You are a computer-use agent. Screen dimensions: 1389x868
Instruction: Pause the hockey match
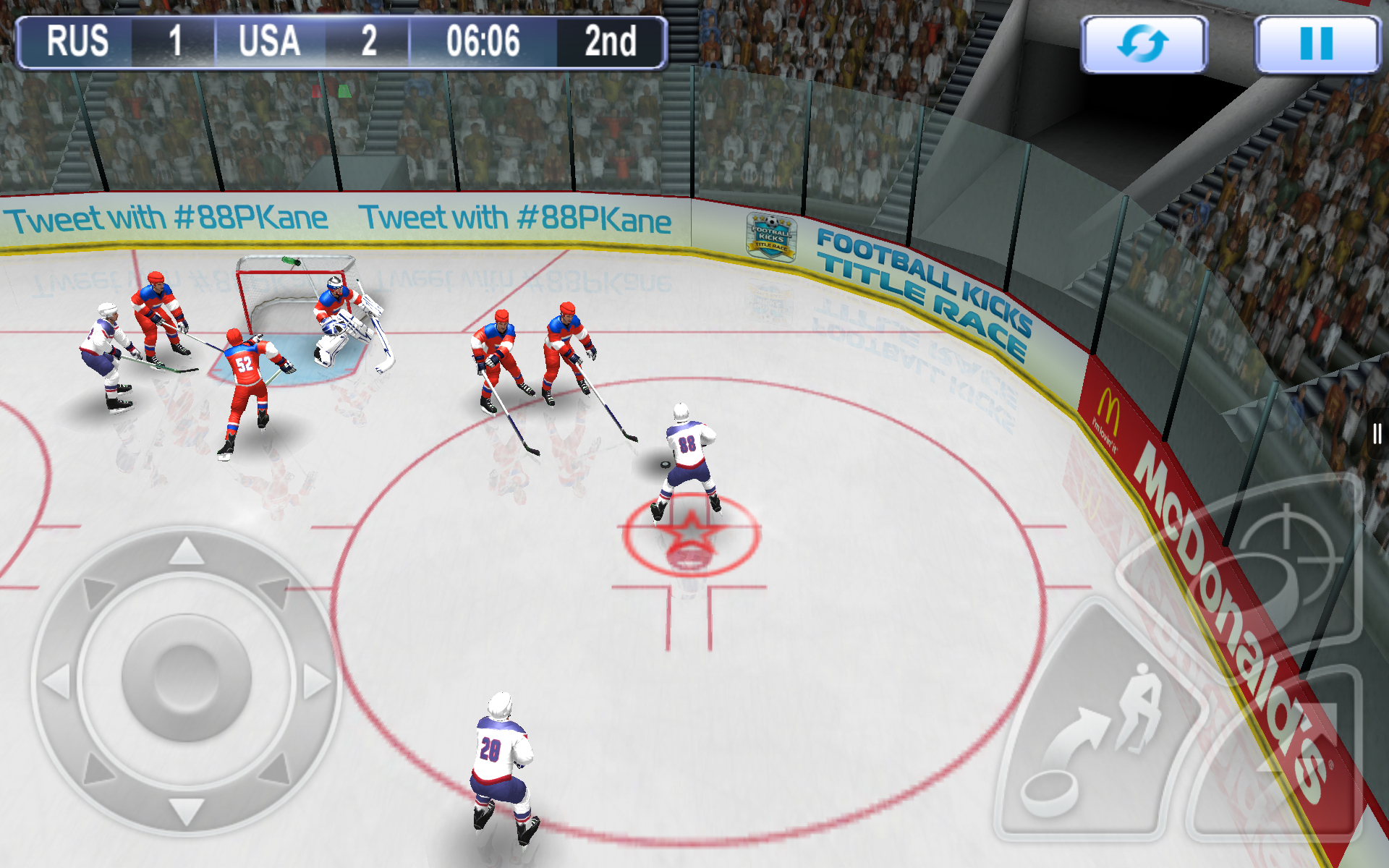[1316, 44]
